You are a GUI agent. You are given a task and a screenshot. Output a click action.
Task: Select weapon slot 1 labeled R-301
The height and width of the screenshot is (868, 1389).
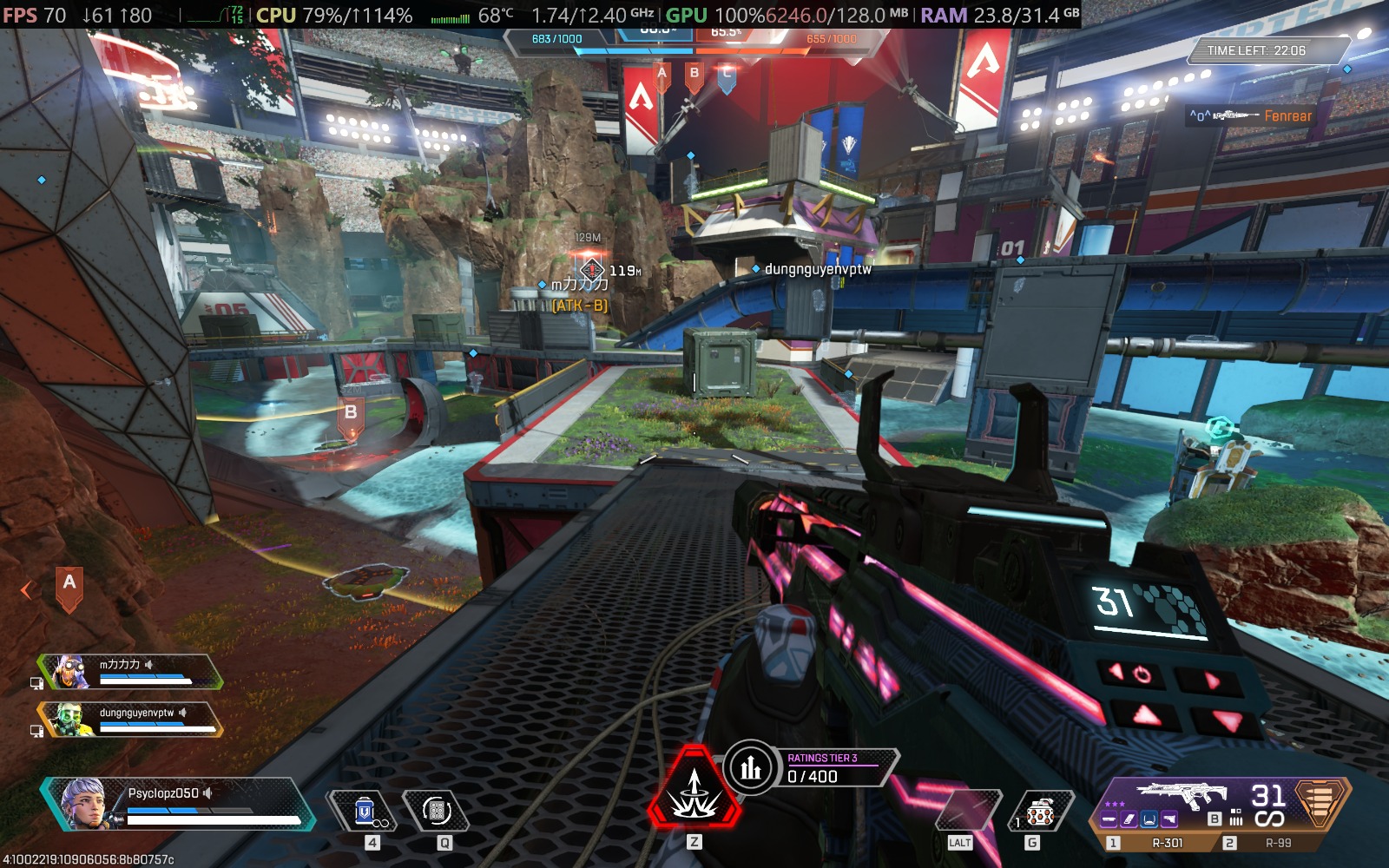(1168, 842)
